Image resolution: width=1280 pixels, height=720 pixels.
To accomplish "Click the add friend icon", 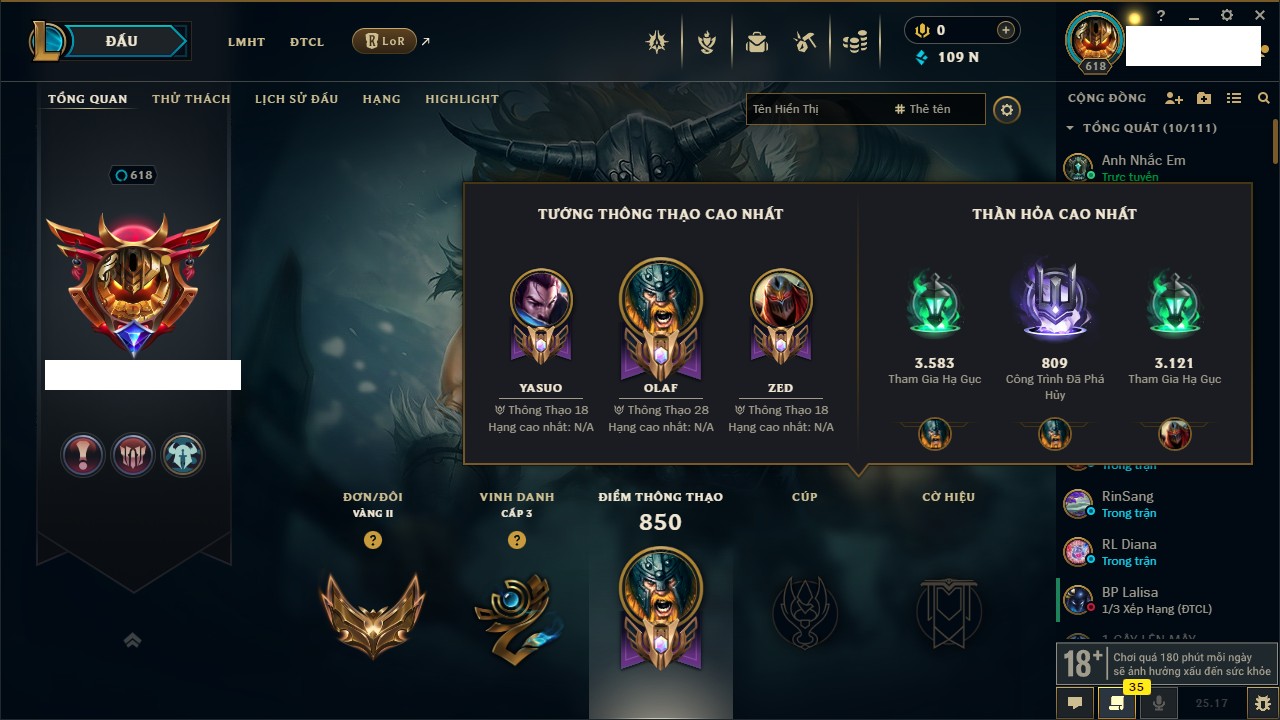I will pos(1174,98).
